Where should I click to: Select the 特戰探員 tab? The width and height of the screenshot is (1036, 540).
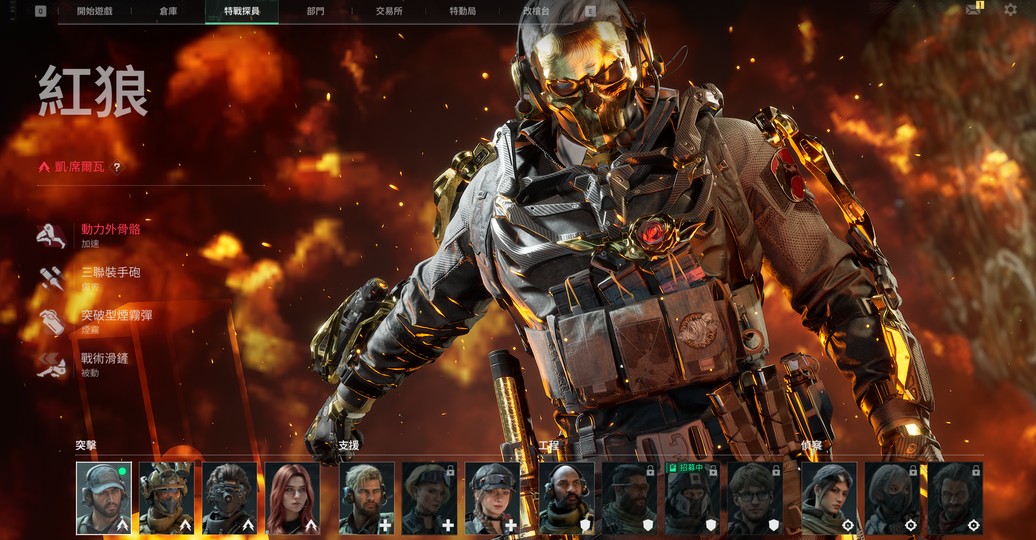point(242,11)
